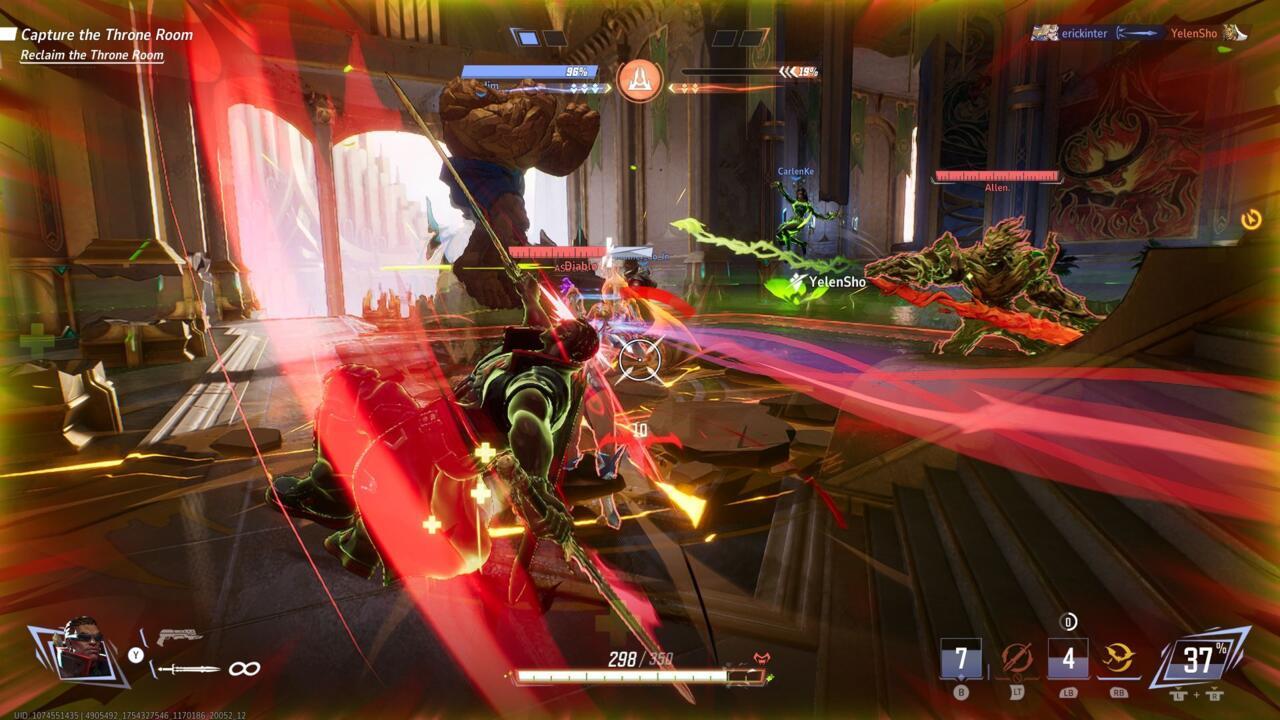Select the B dash ability showing 7 charges
The width and height of the screenshot is (1280, 720).
tap(960, 657)
